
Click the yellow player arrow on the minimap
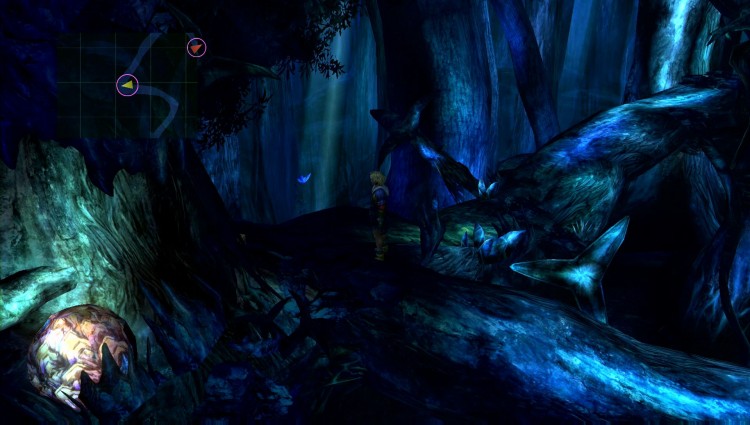[x=127, y=86]
